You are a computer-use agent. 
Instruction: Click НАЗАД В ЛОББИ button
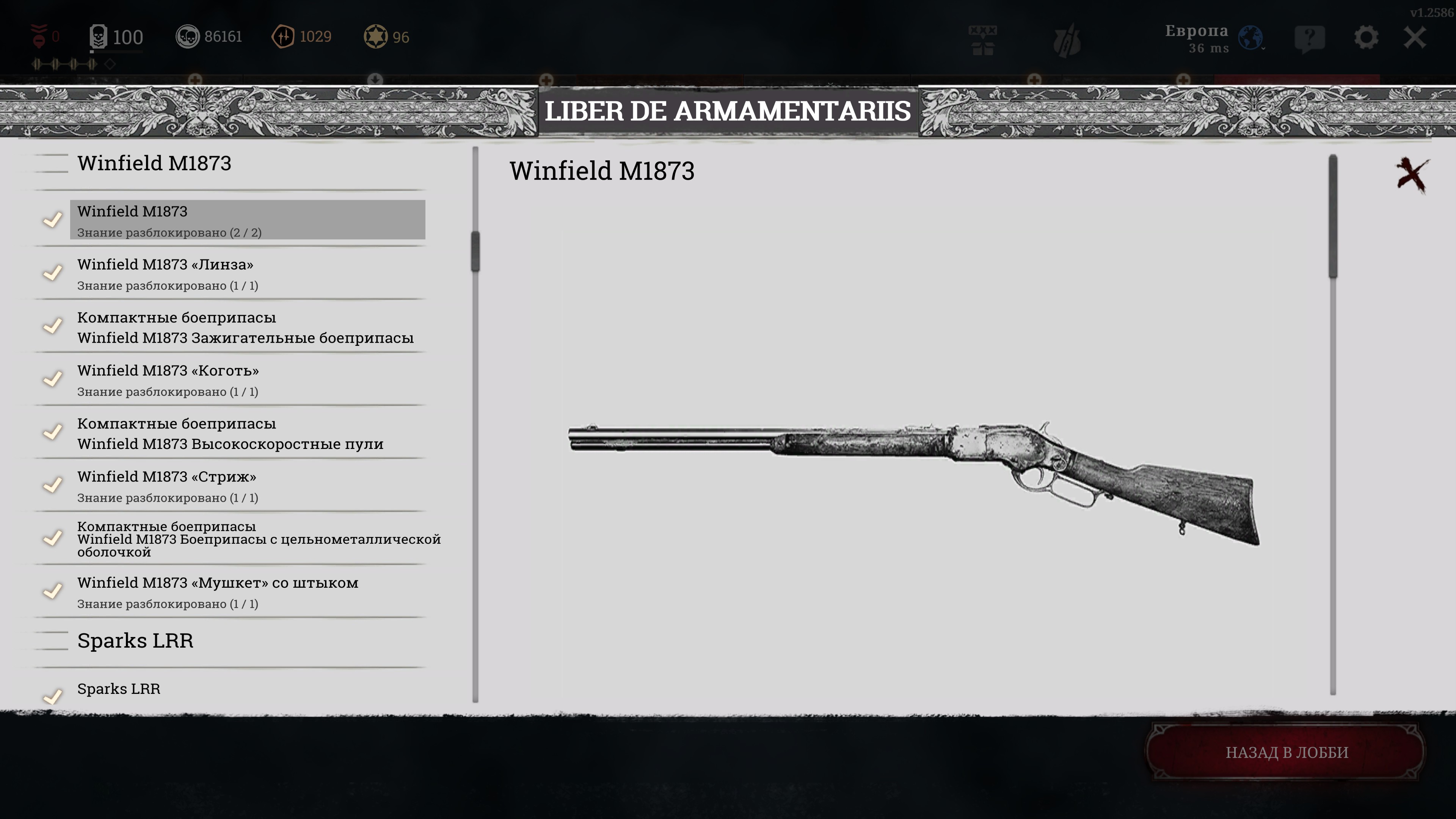coord(1287,752)
